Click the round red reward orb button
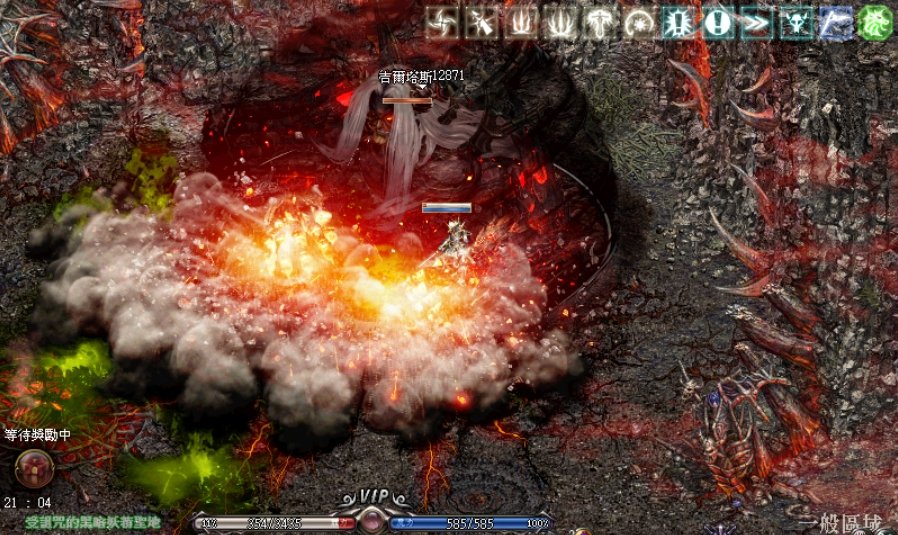The height and width of the screenshot is (535, 898). [34, 465]
